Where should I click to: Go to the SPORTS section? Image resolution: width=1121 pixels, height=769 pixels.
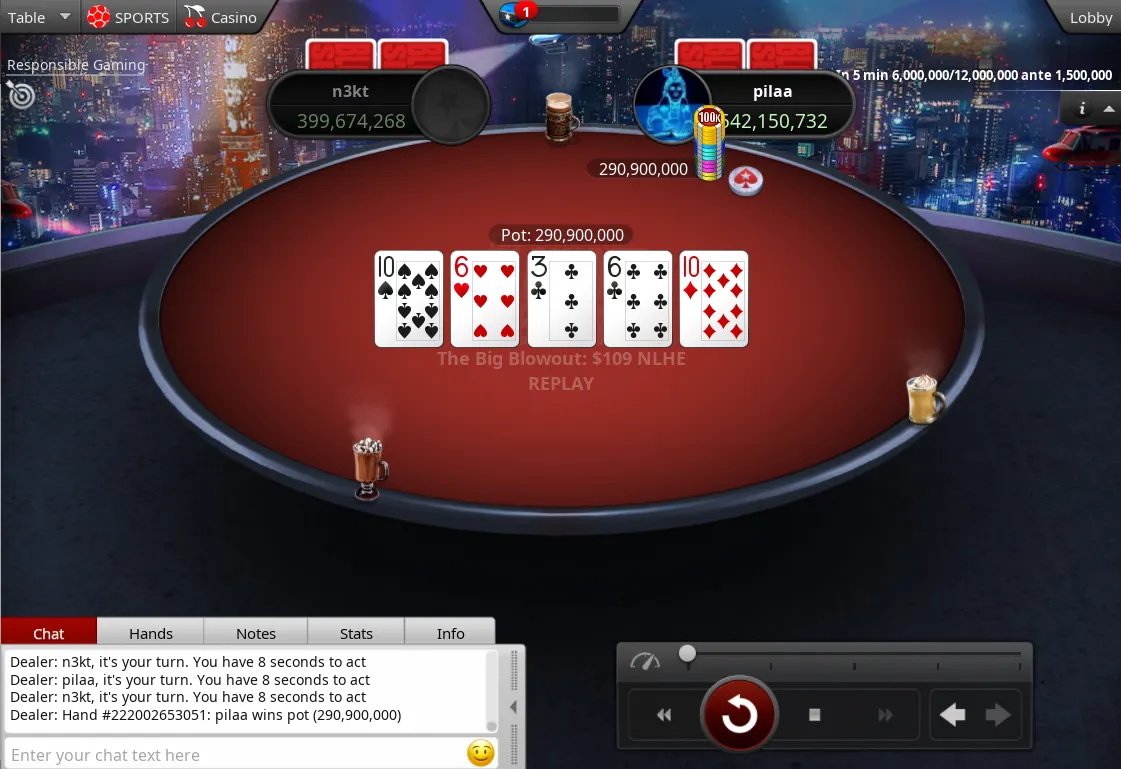128,17
